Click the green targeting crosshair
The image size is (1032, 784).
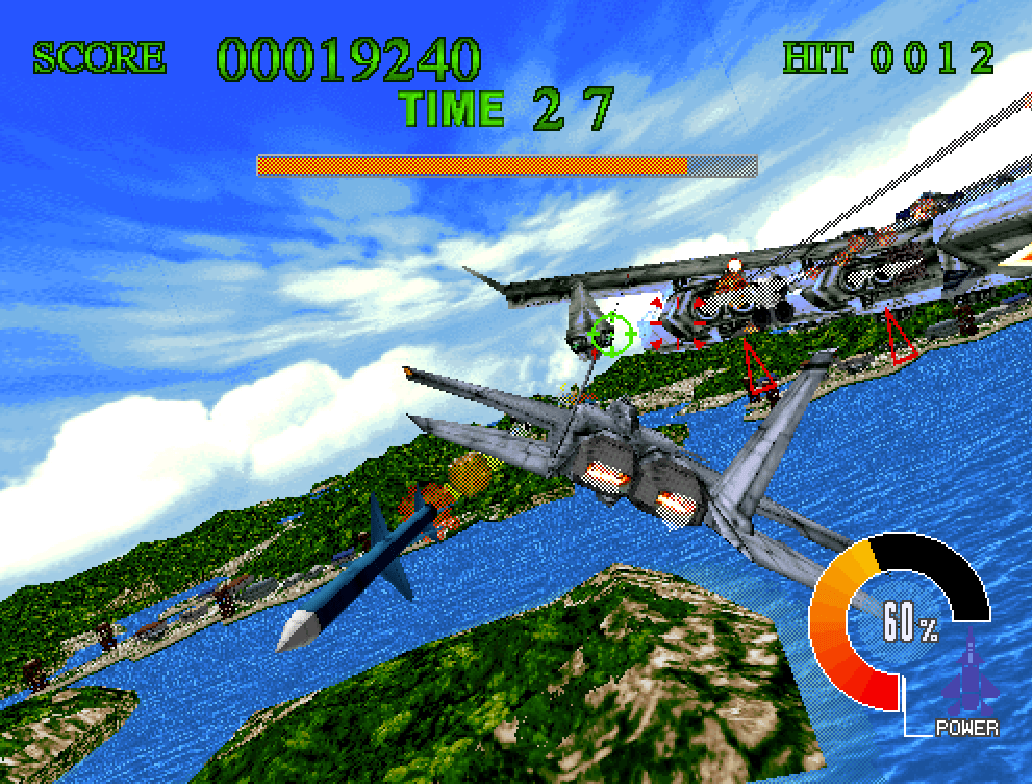click(x=611, y=334)
